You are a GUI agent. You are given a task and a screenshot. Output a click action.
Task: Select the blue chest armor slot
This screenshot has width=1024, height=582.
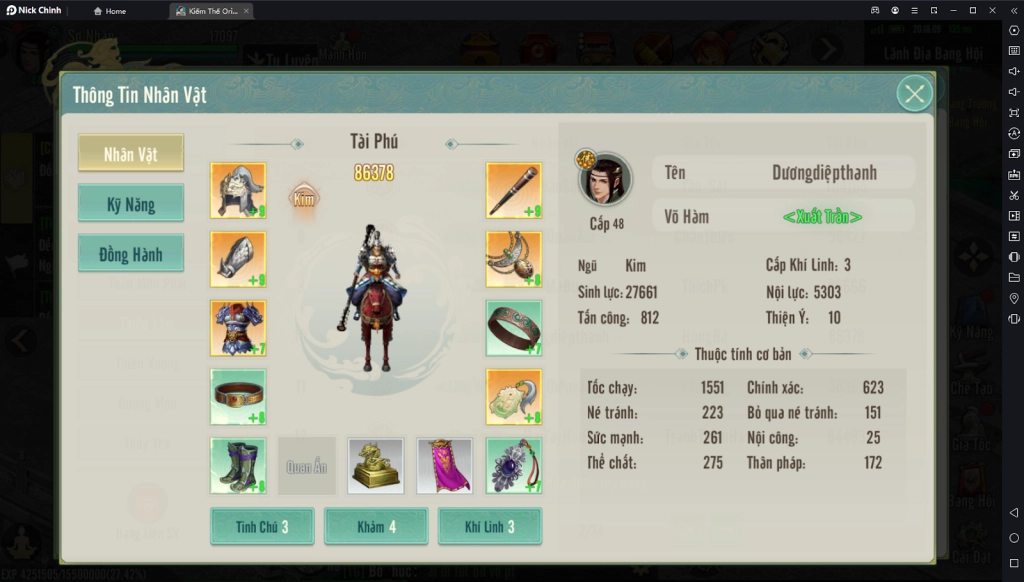[x=238, y=328]
